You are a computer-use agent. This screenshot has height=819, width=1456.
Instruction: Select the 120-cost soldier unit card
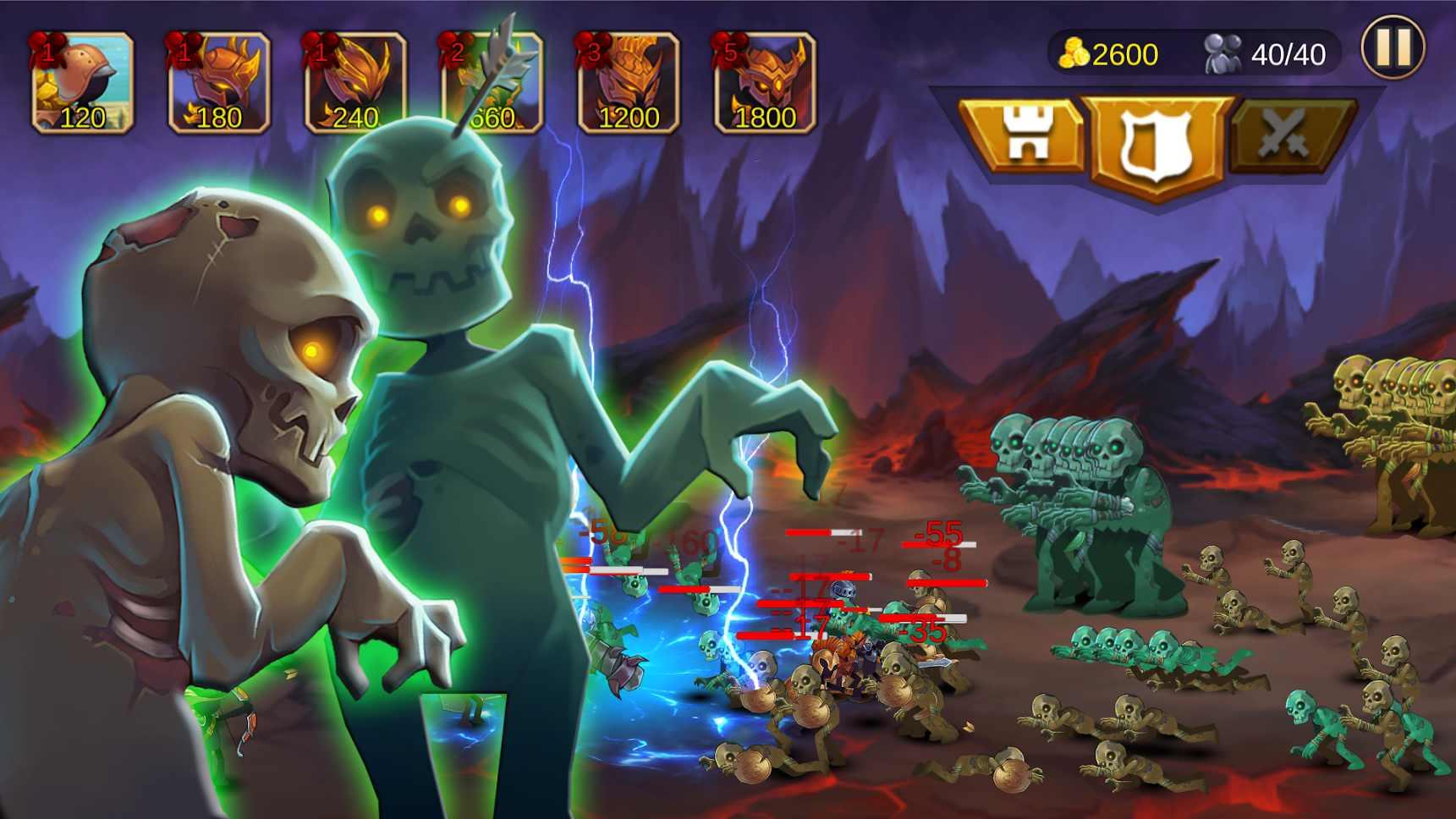pyautogui.click(x=82, y=80)
